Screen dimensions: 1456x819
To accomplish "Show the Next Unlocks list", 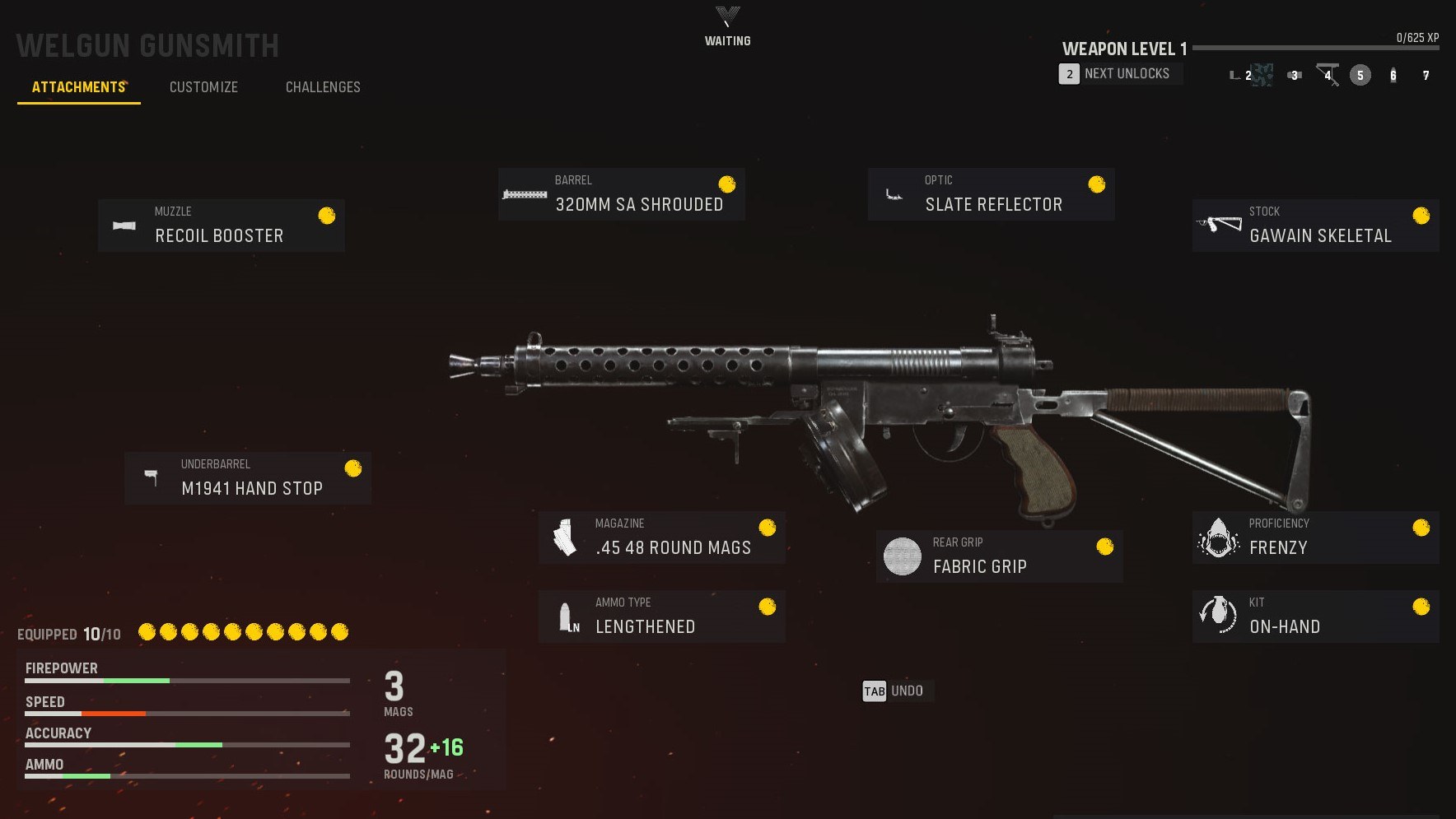I will [1119, 74].
